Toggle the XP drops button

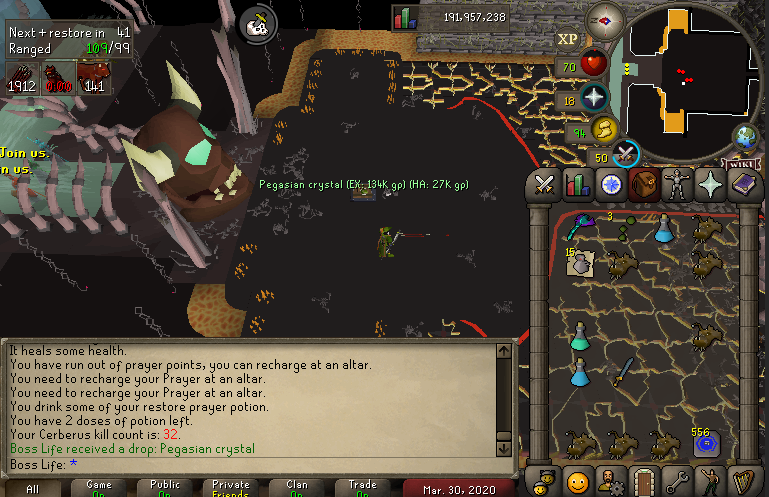tap(567, 39)
